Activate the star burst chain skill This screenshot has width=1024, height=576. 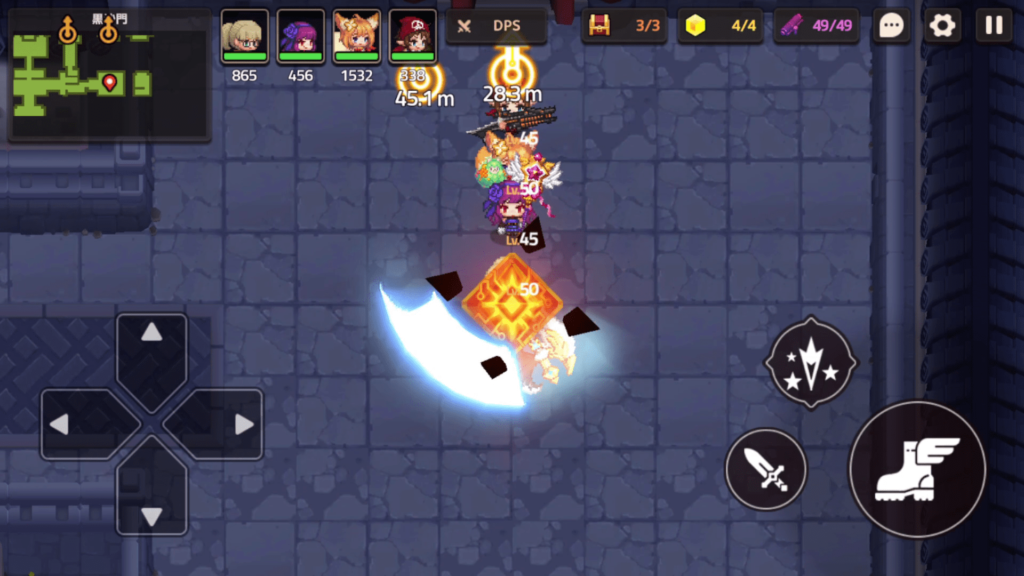pos(811,363)
